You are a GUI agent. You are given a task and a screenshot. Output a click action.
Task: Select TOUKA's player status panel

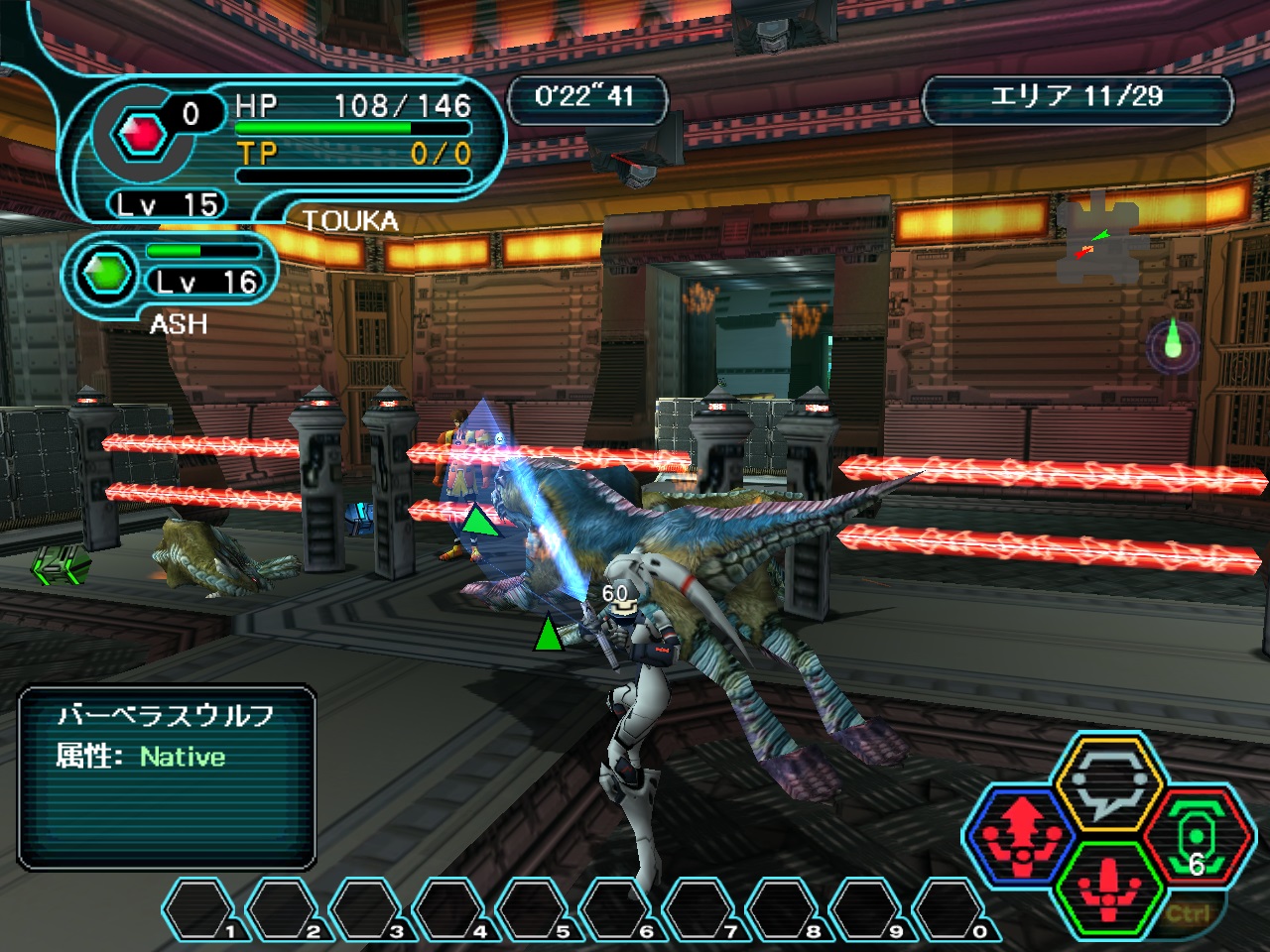click(298, 139)
